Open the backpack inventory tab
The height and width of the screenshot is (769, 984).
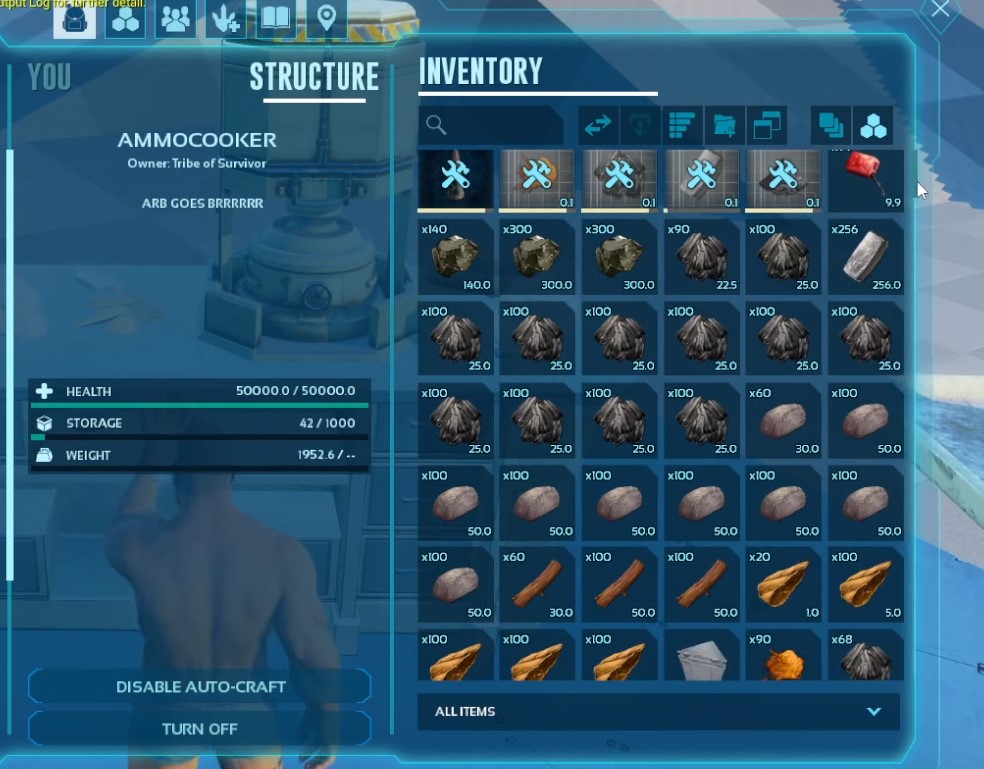[x=75, y=20]
